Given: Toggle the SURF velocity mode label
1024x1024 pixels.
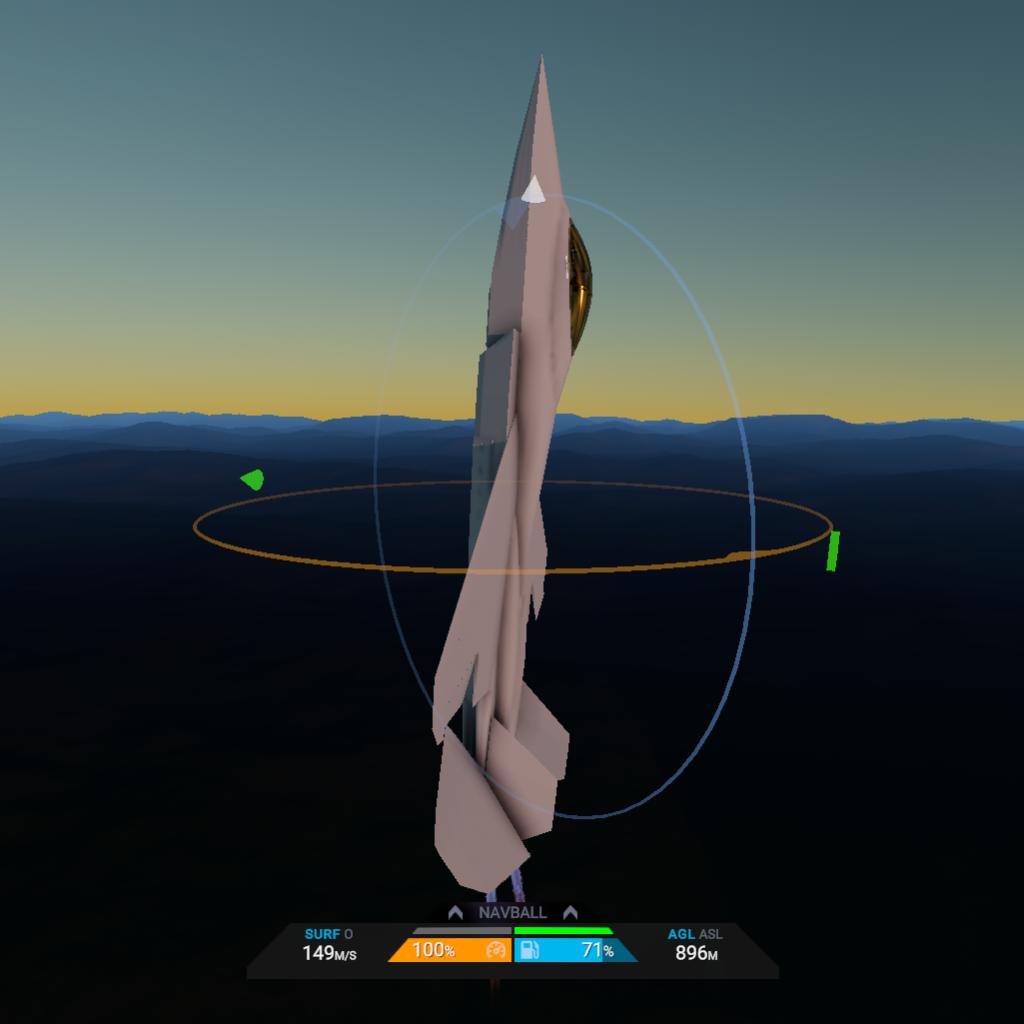Looking at the screenshot, I should click(x=322, y=934).
